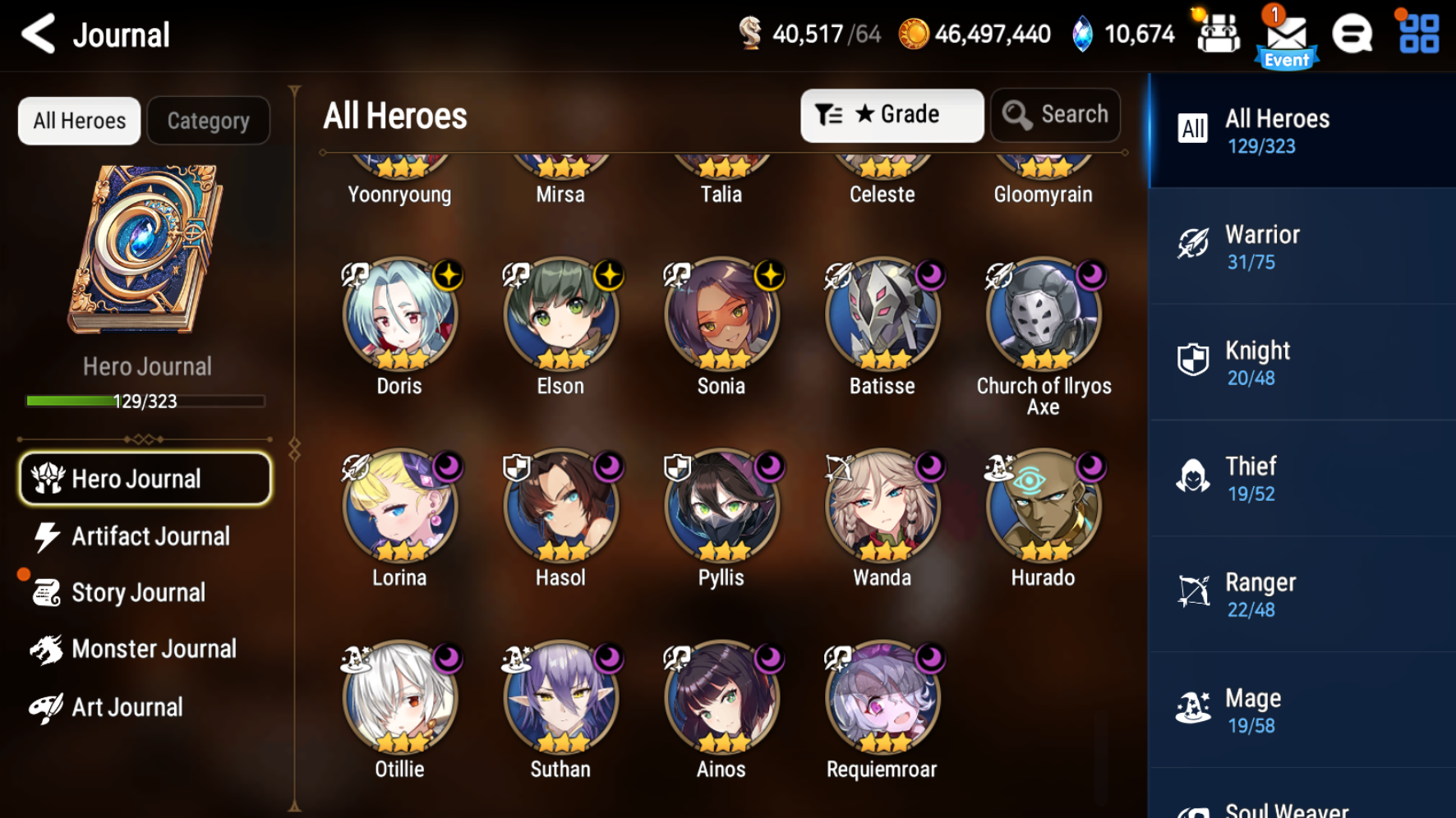Filter heroes by Knight class
The height and width of the screenshot is (818, 1456).
(1302, 363)
